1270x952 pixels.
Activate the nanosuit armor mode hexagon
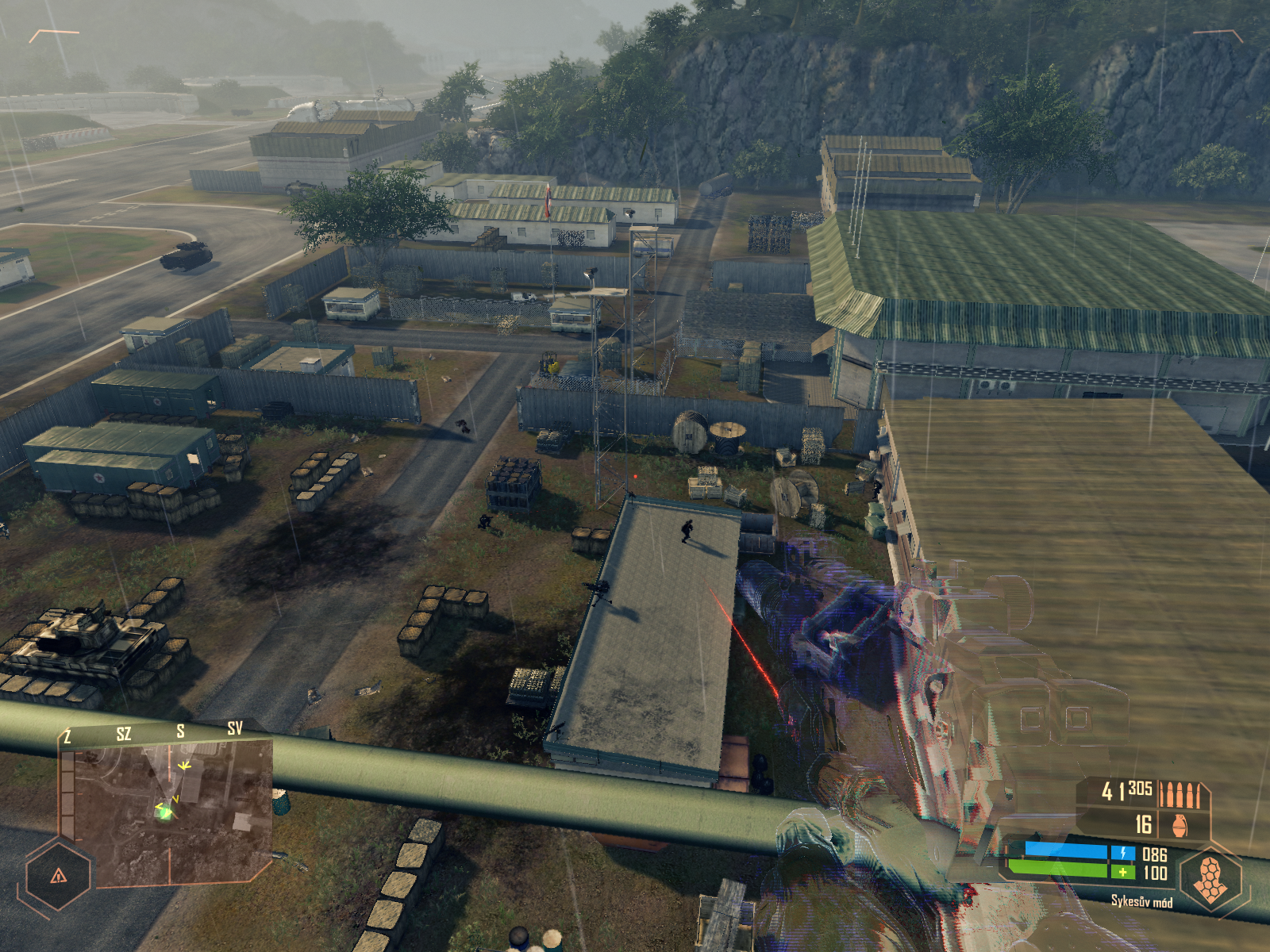1210,879
